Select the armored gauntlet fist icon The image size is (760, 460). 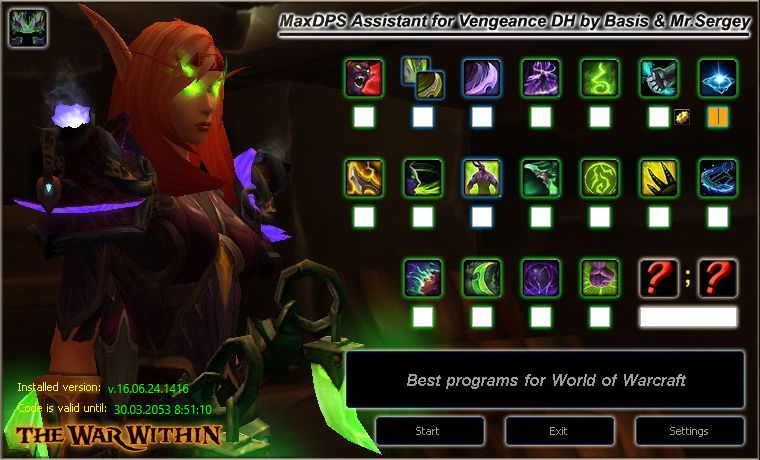tap(659, 77)
